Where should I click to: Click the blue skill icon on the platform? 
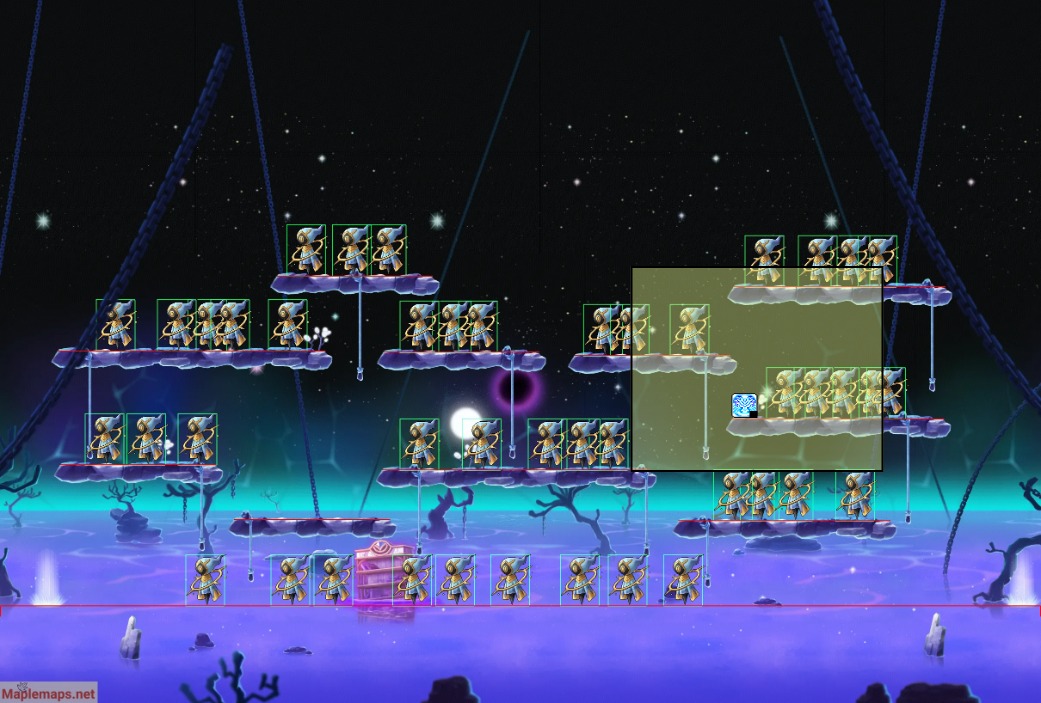click(x=744, y=405)
